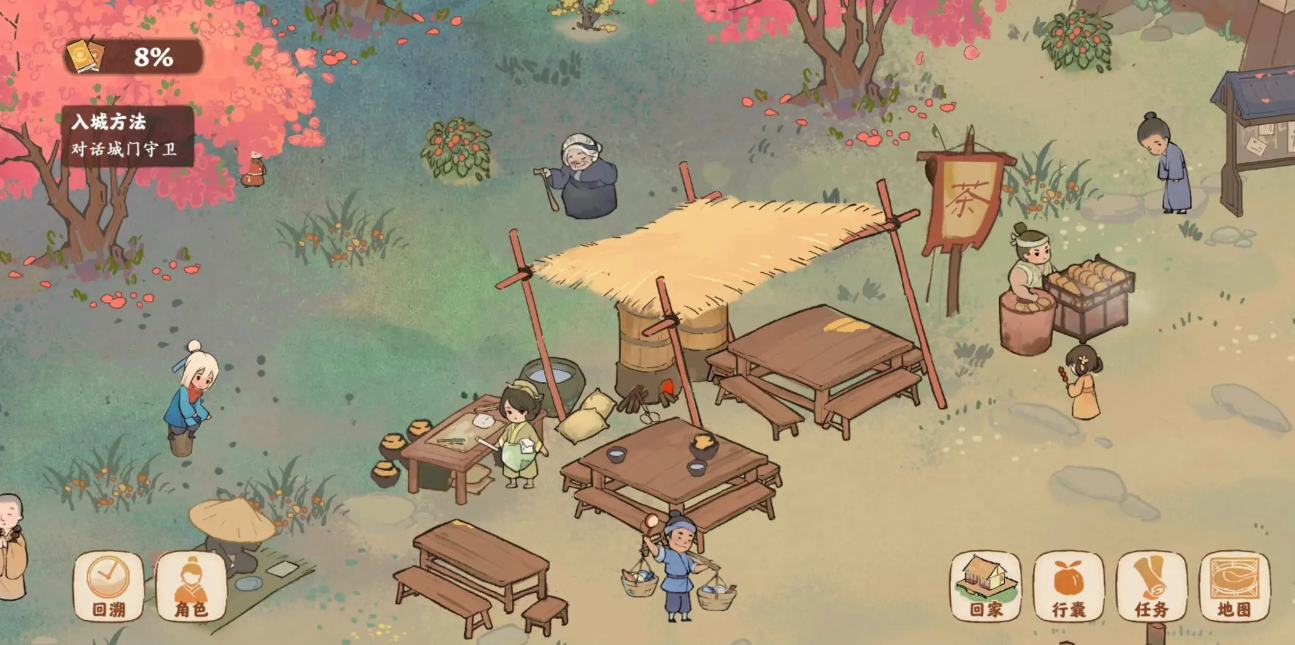
Task: Open the 地图 map button
Action: tap(1234, 586)
